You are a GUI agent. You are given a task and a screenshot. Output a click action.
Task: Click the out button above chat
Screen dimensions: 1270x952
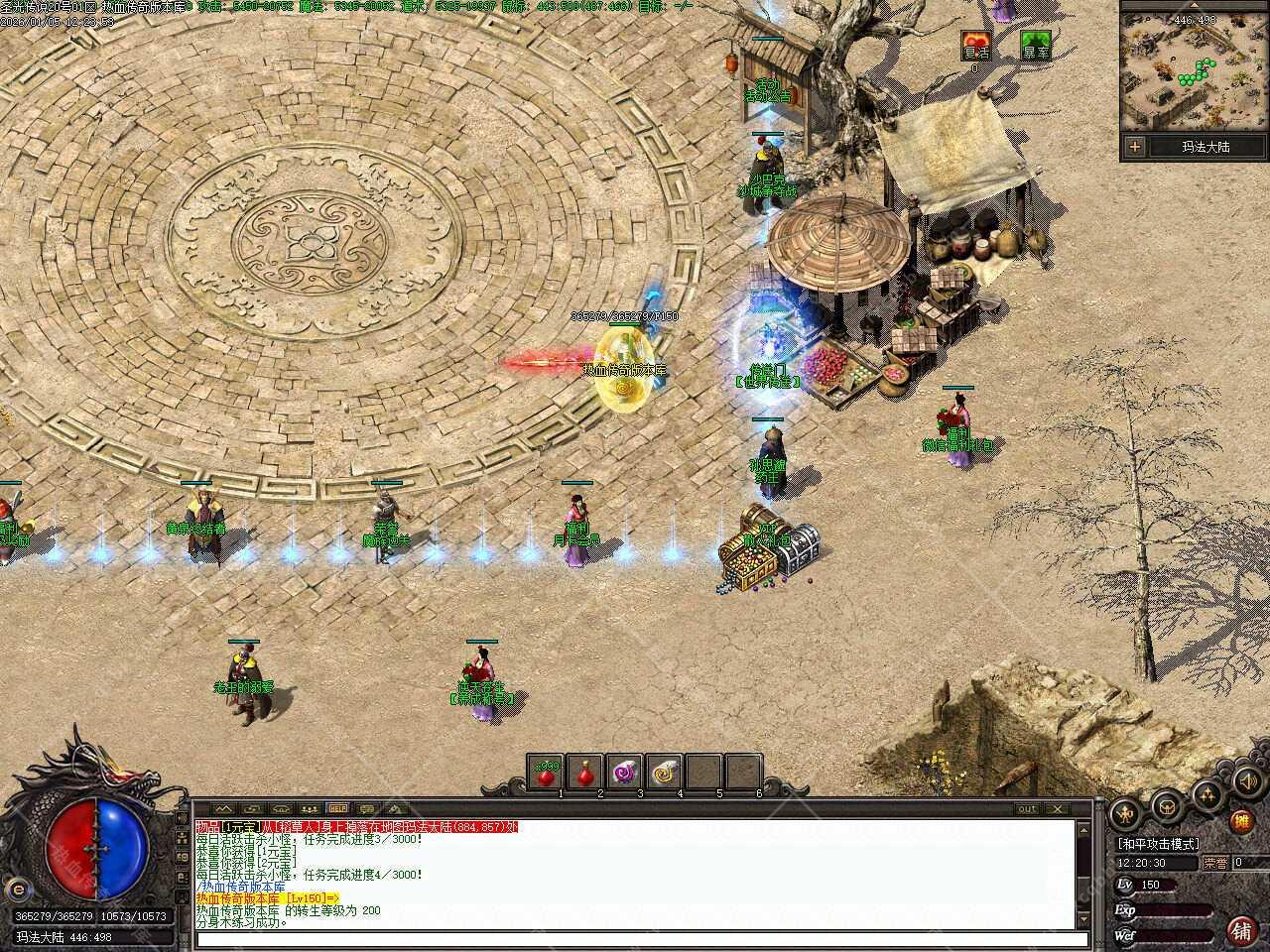click(x=1028, y=809)
